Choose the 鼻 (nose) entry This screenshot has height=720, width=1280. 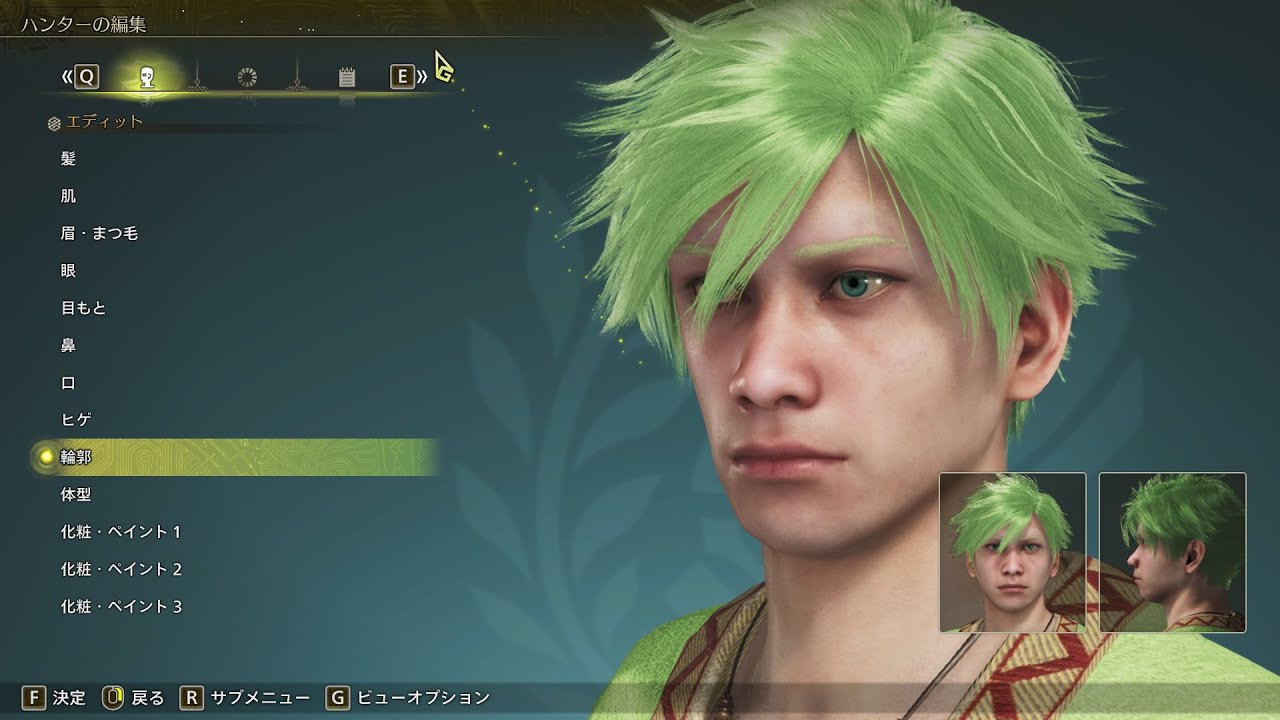pos(68,346)
